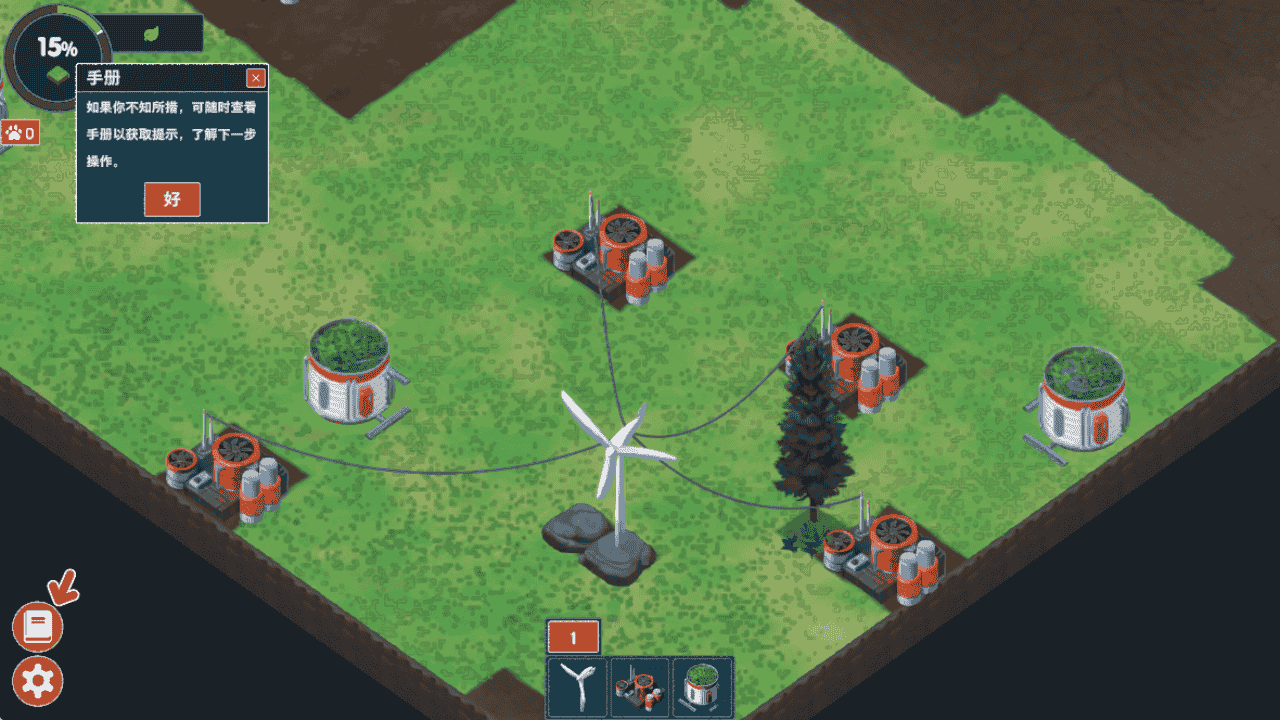The height and width of the screenshot is (720, 1280).
Task: Dismiss the 手册 dialog with its X
Action: pyautogui.click(x=257, y=78)
